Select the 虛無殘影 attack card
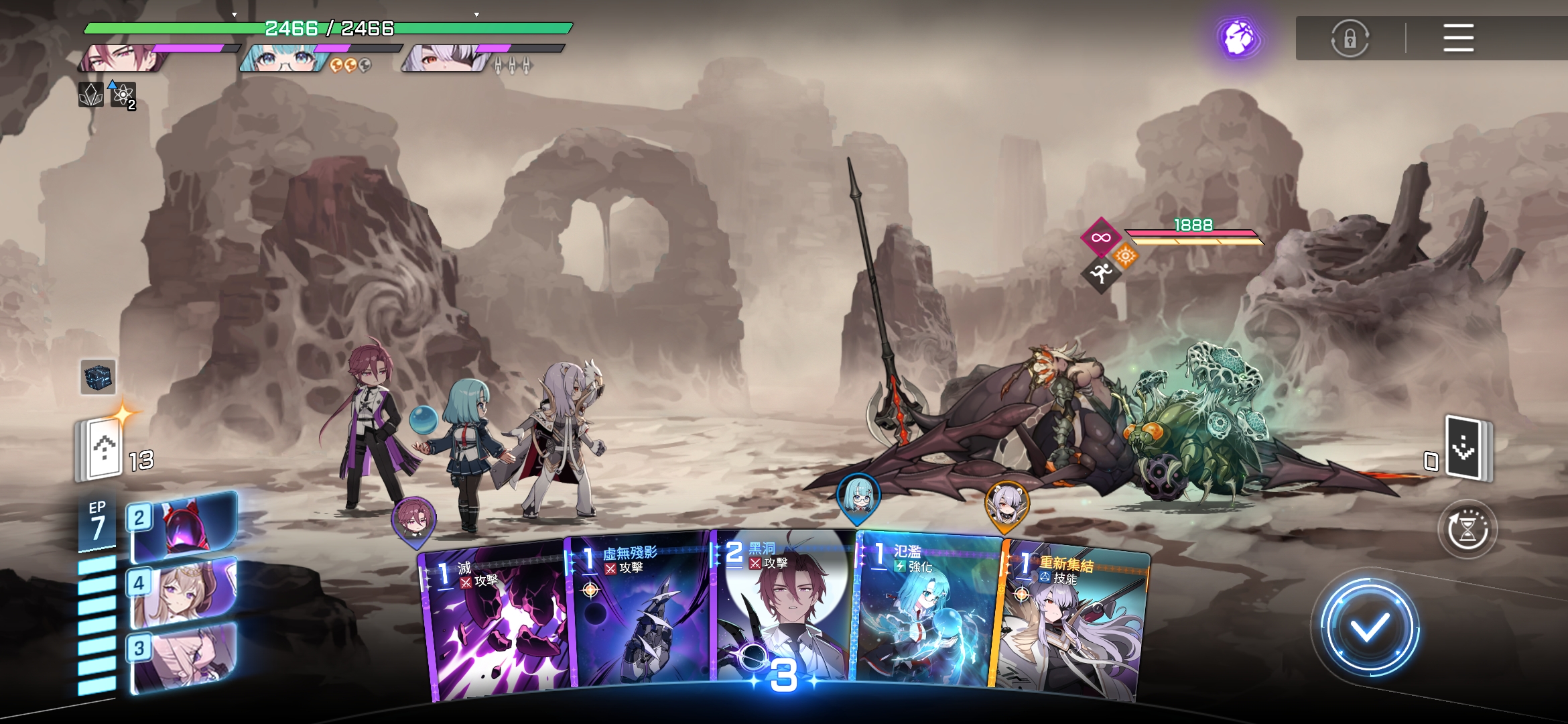This screenshot has width=1568, height=724. [x=640, y=617]
